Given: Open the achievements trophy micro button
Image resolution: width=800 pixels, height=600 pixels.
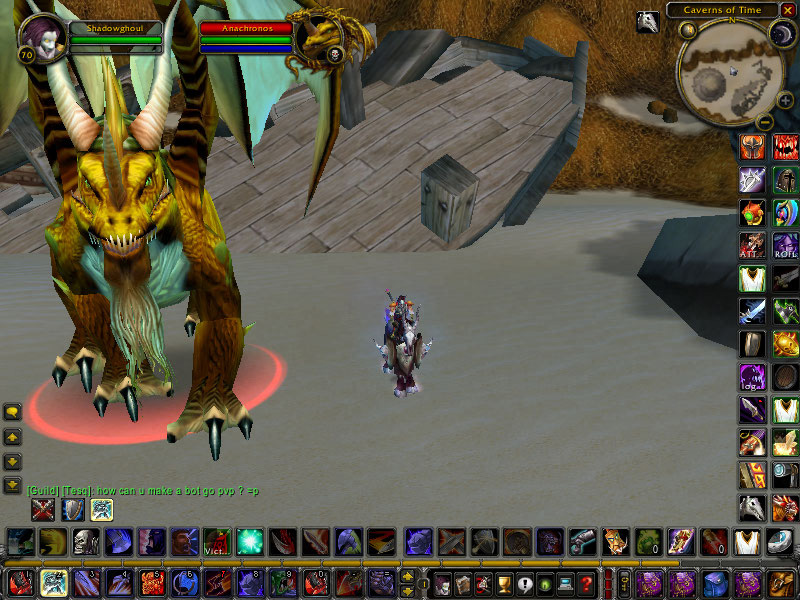Looking at the screenshot, I should click(503, 585).
